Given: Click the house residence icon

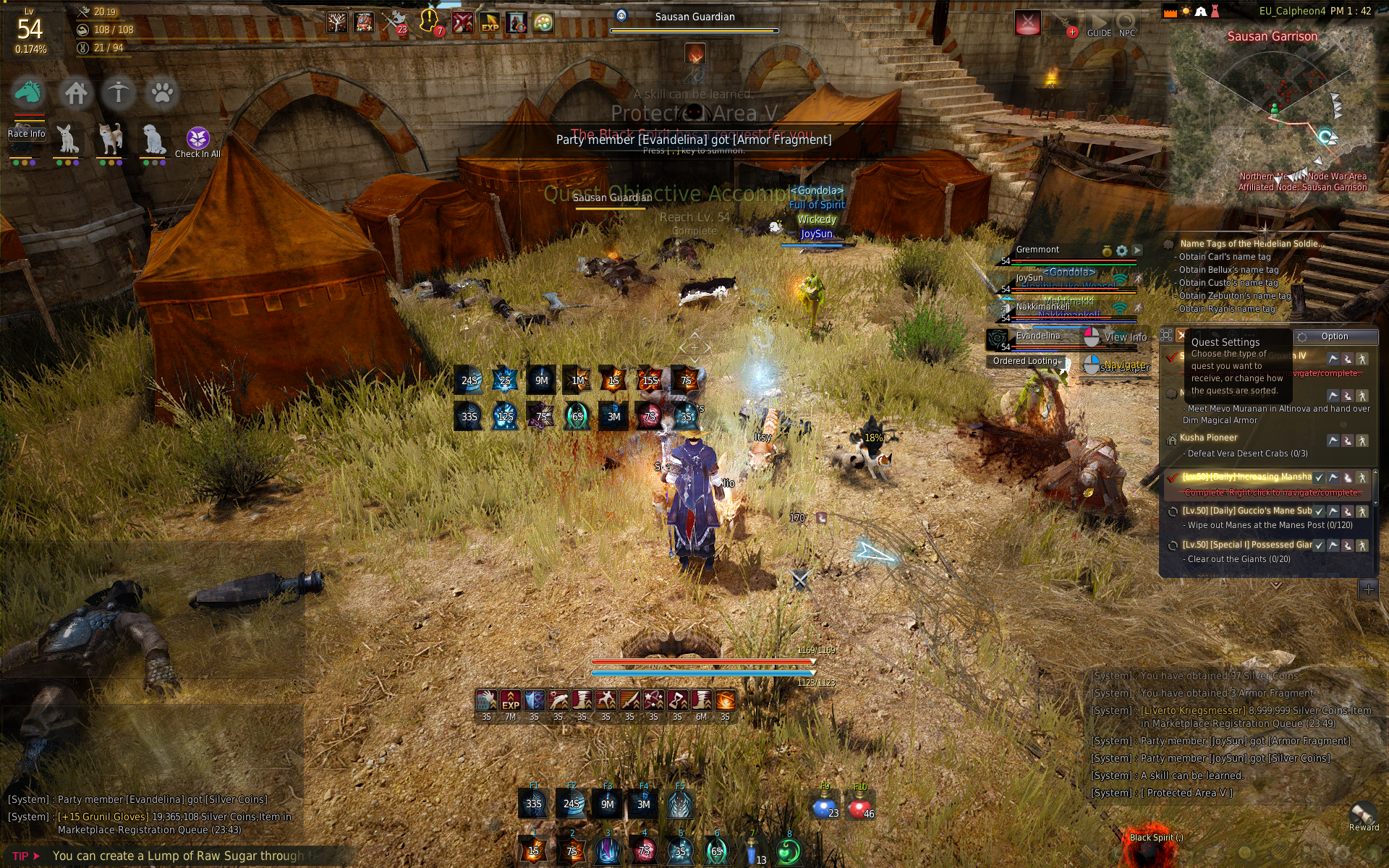Looking at the screenshot, I should [75, 93].
